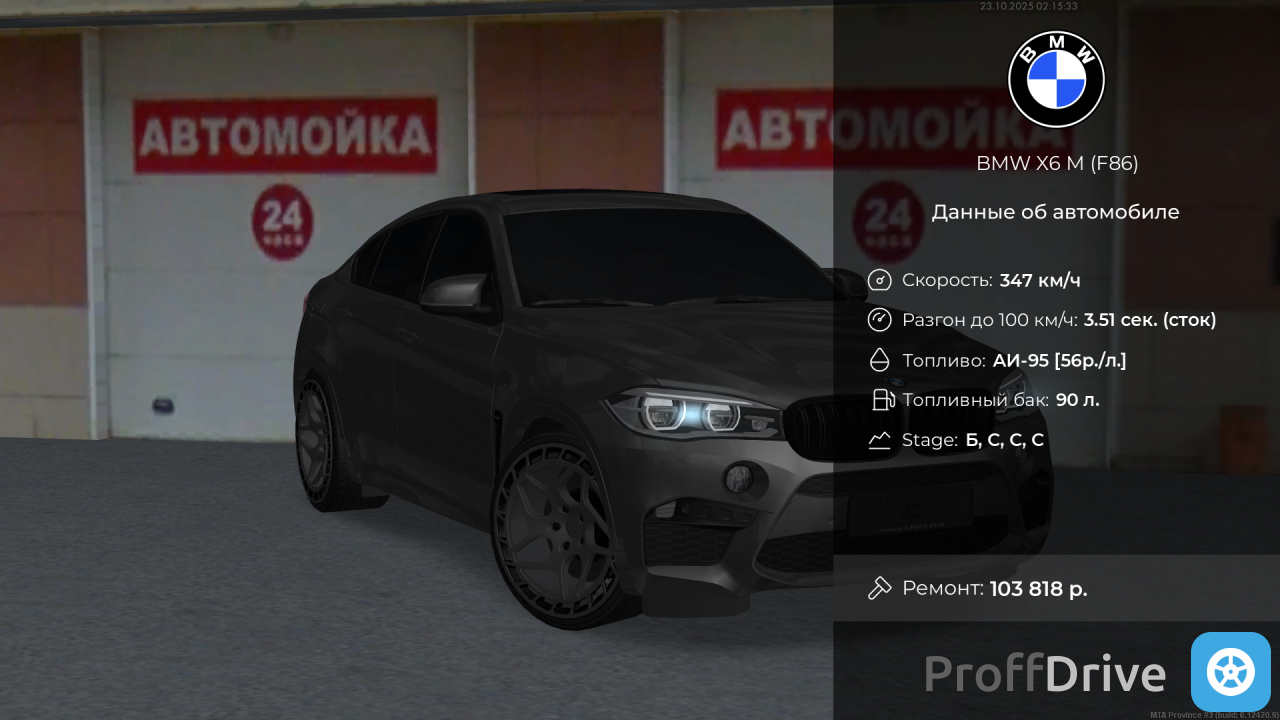The width and height of the screenshot is (1280, 720).
Task: Open the blue wheel icon button
Action: click(1230, 672)
